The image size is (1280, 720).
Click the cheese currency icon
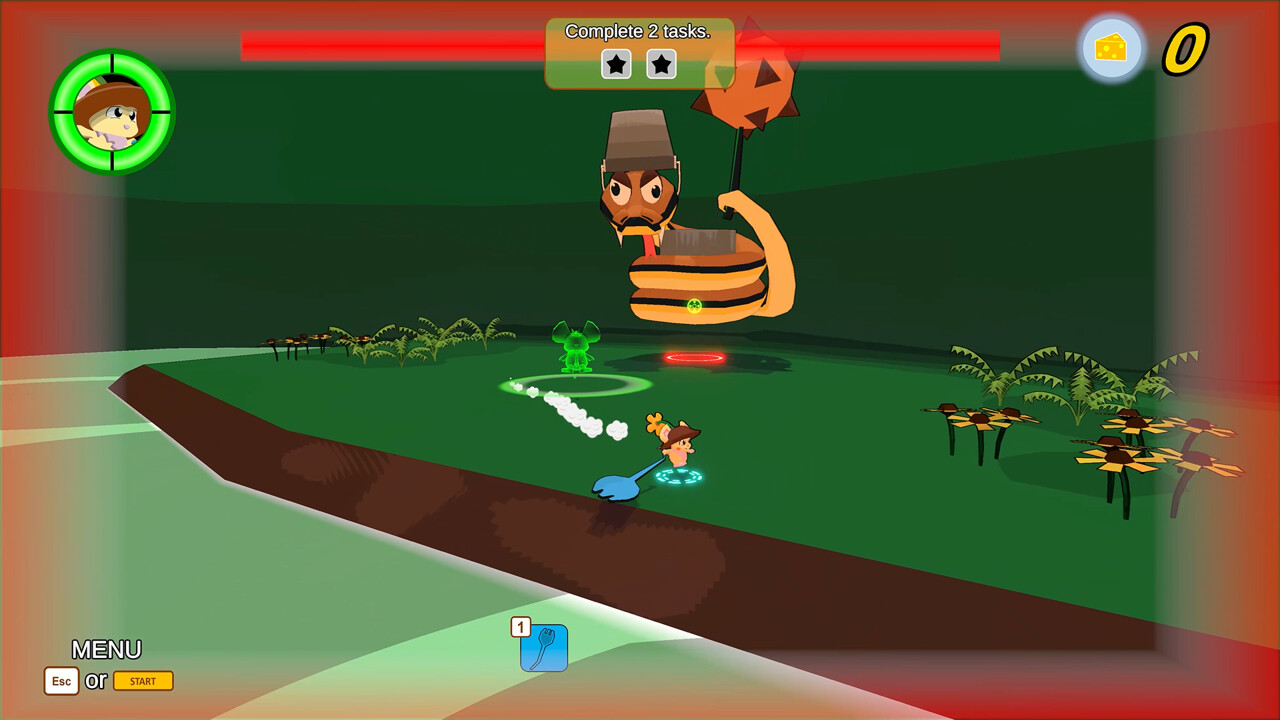tap(1111, 47)
